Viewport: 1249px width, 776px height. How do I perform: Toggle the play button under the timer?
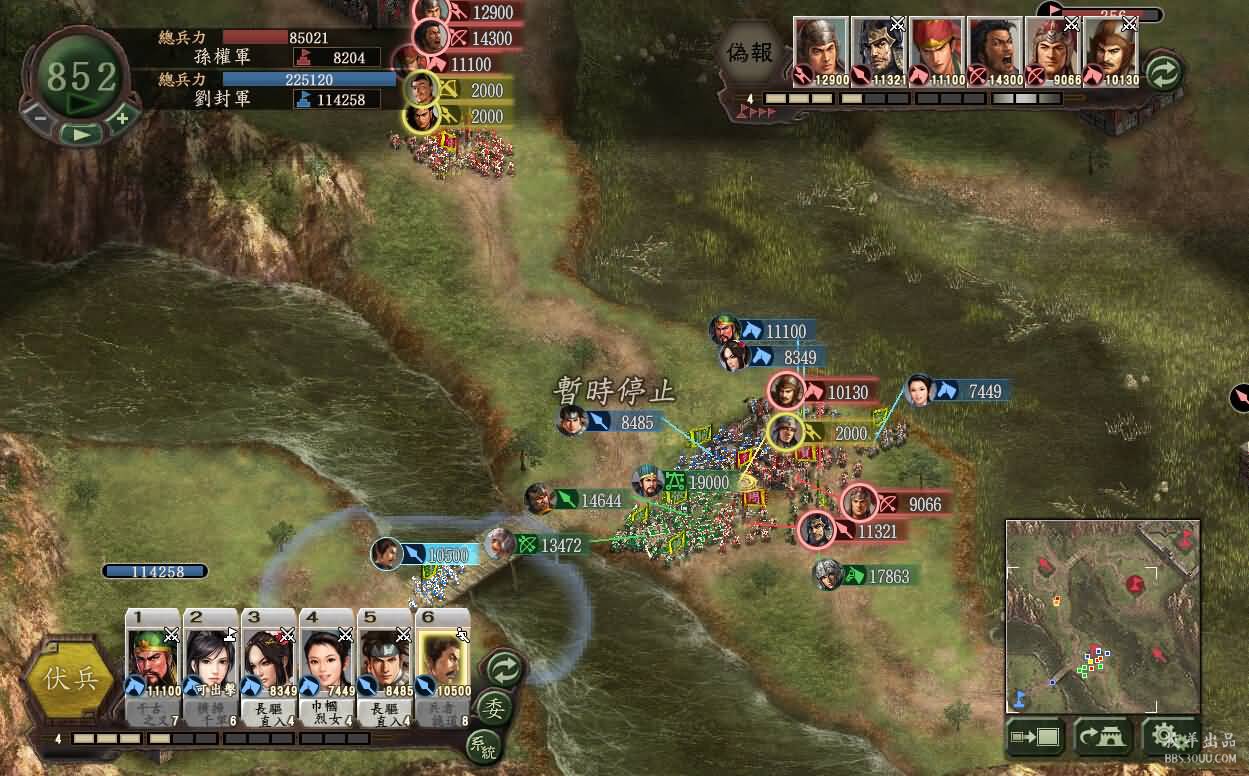click(x=80, y=133)
